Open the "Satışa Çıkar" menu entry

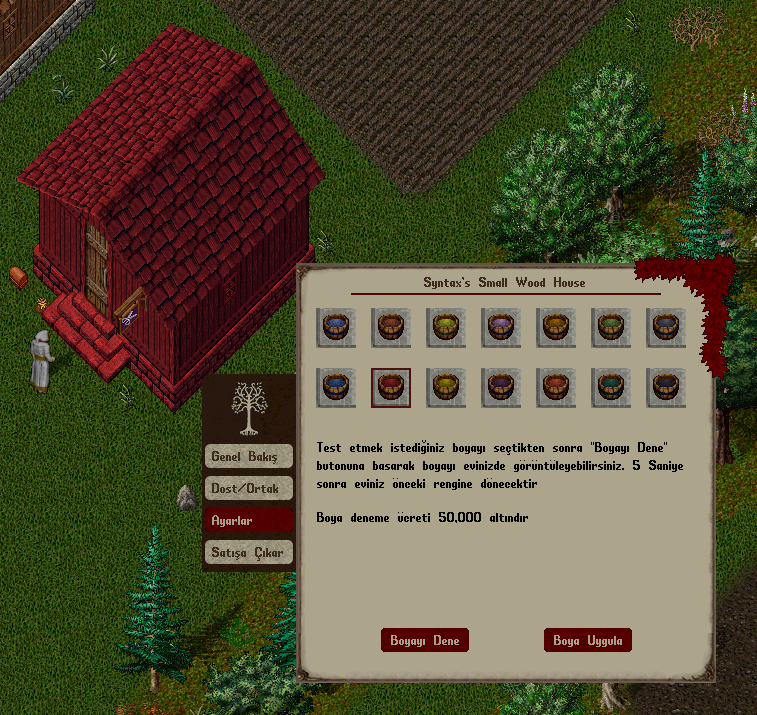[248, 552]
